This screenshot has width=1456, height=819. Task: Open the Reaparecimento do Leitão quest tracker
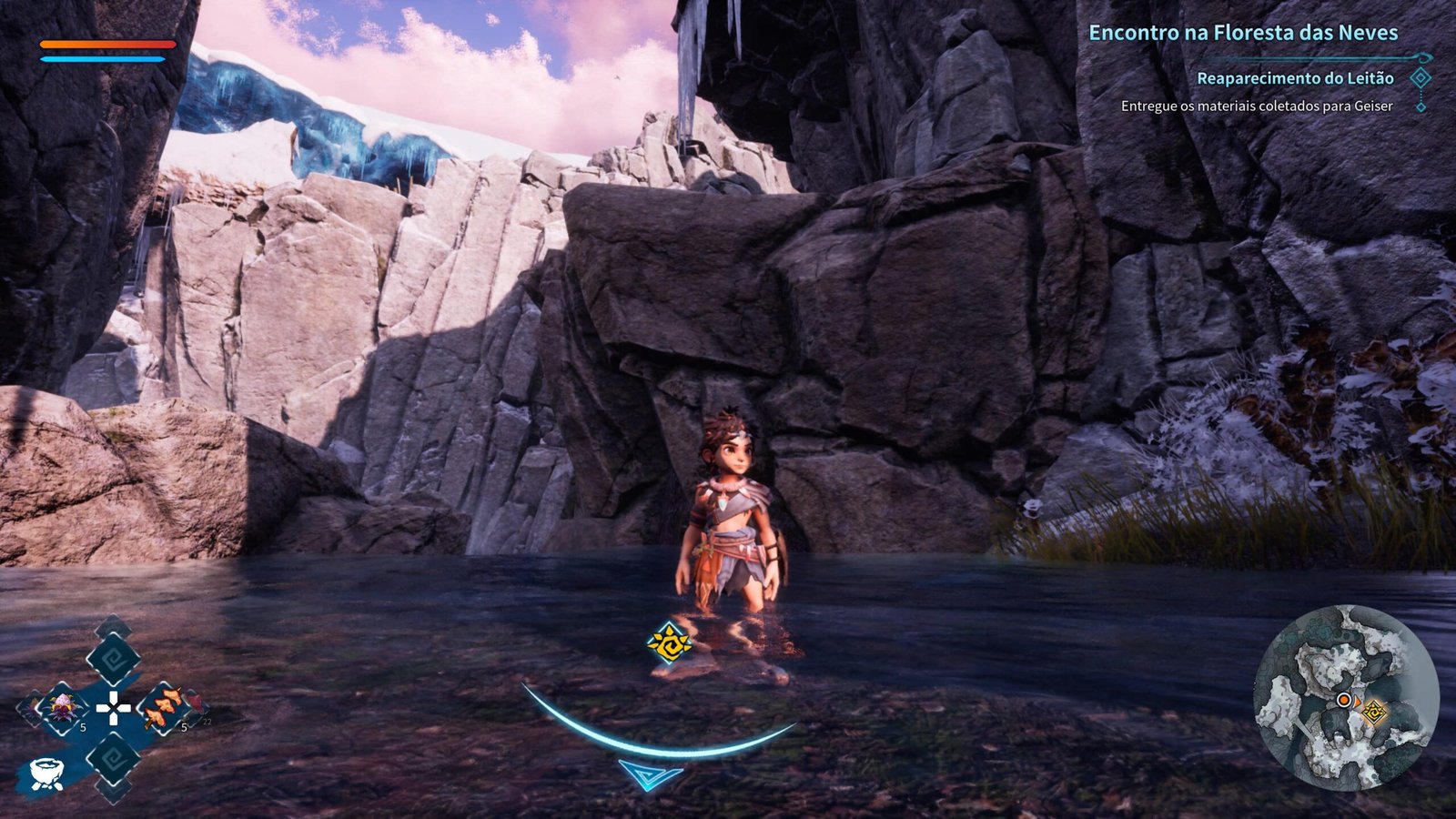click(1294, 79)
